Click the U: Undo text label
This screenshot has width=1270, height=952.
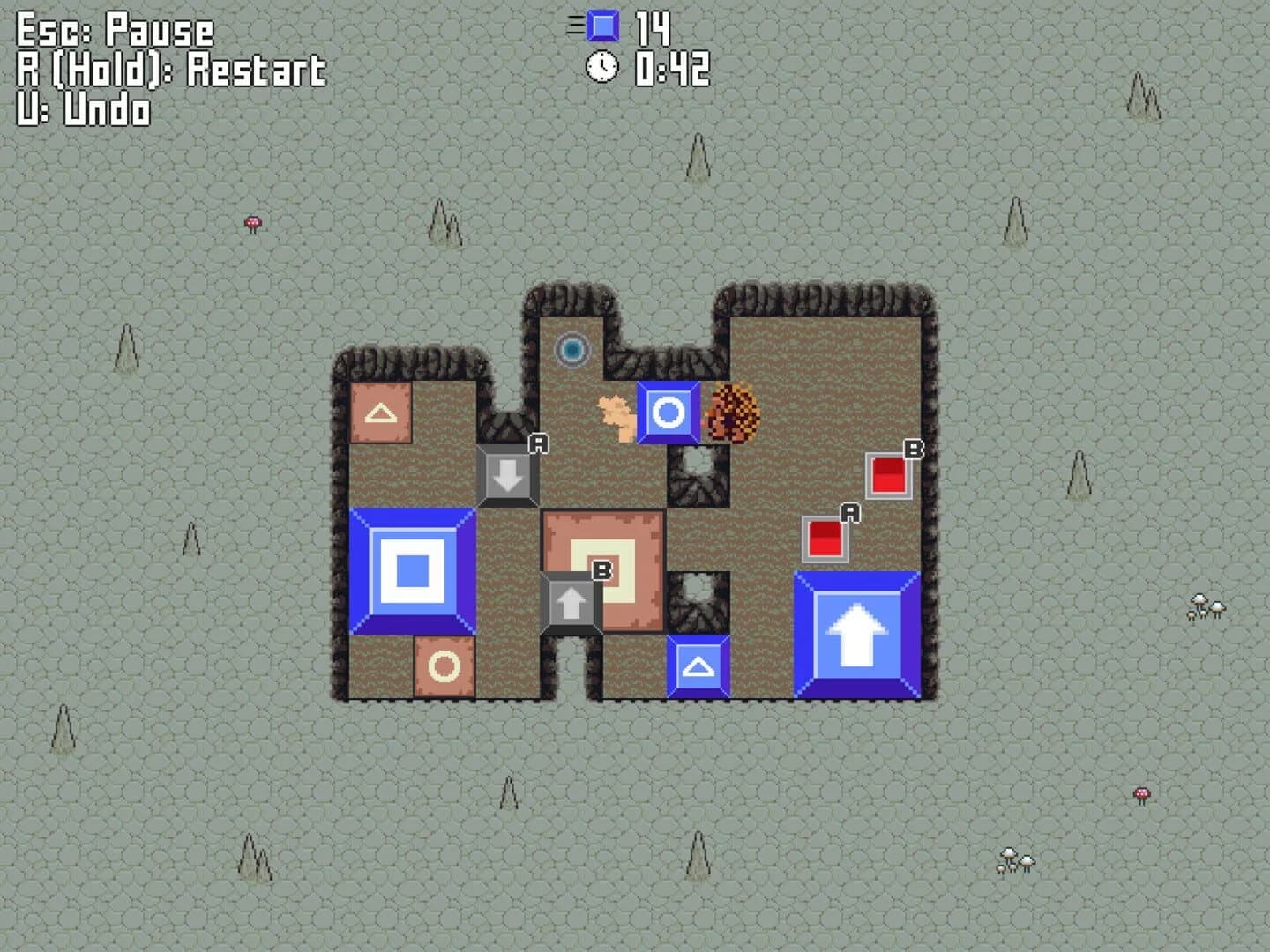(79, 111)
